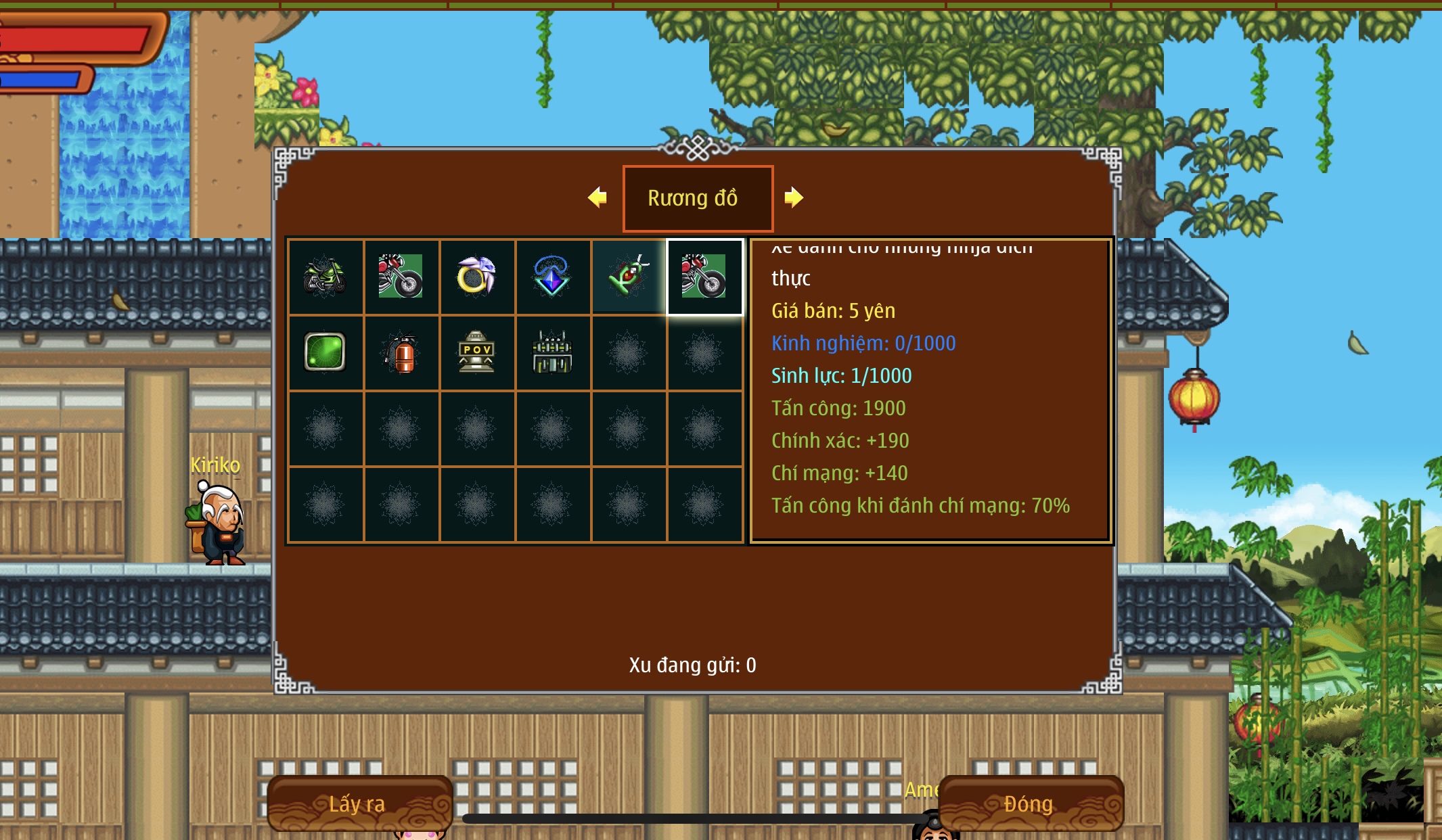Pick the dark gate-shaped item slot

click(x=552, y=352)
